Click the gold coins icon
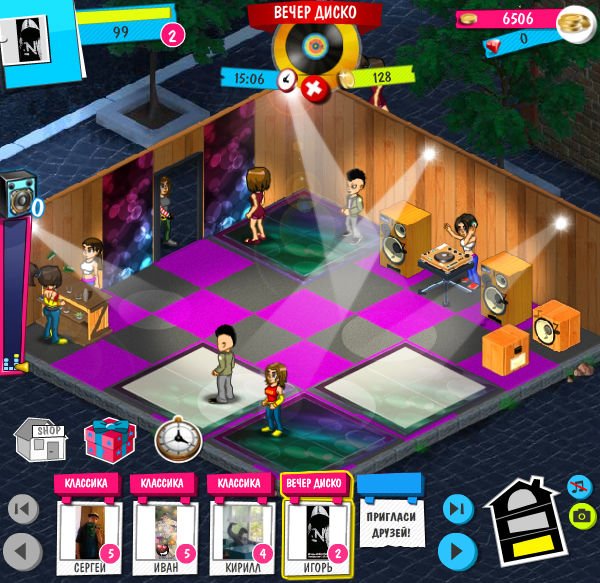This screenshot has height=583, width=600. [x=574, y=19]
